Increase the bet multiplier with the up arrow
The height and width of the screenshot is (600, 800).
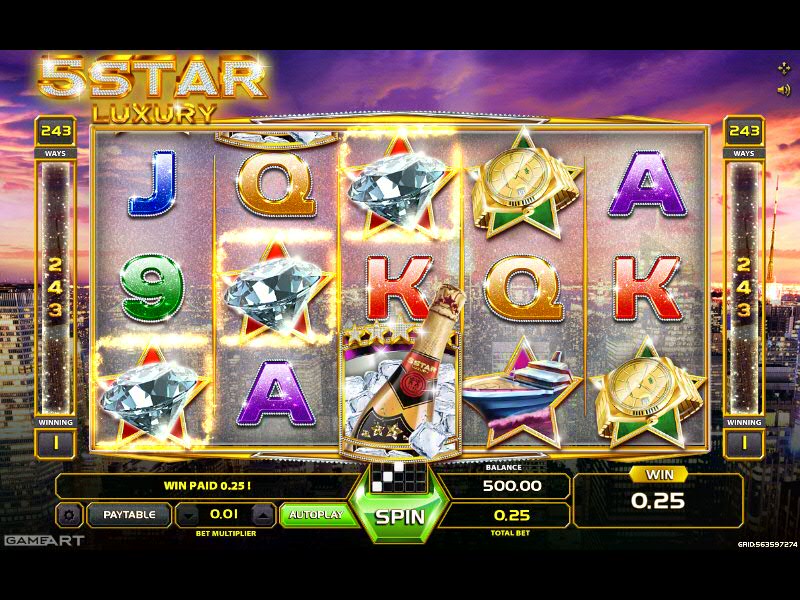coord(262,515)
